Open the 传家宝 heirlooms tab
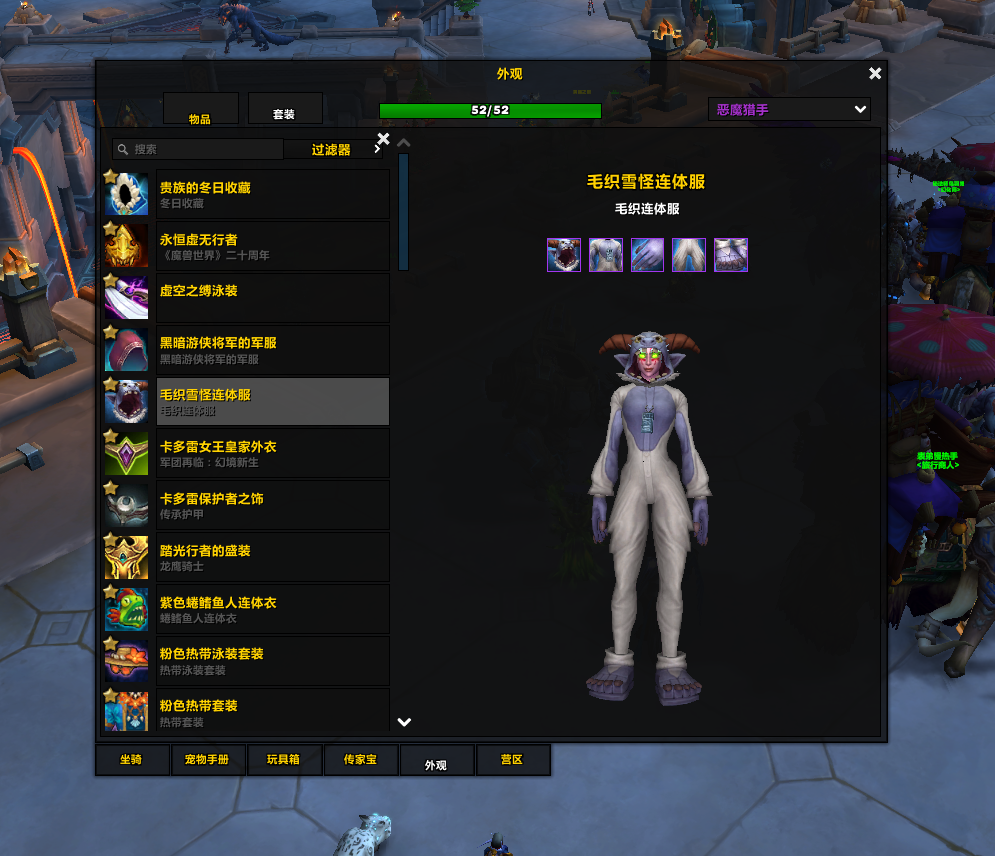This screenshot has width=995, height=856. pos(360,760)
